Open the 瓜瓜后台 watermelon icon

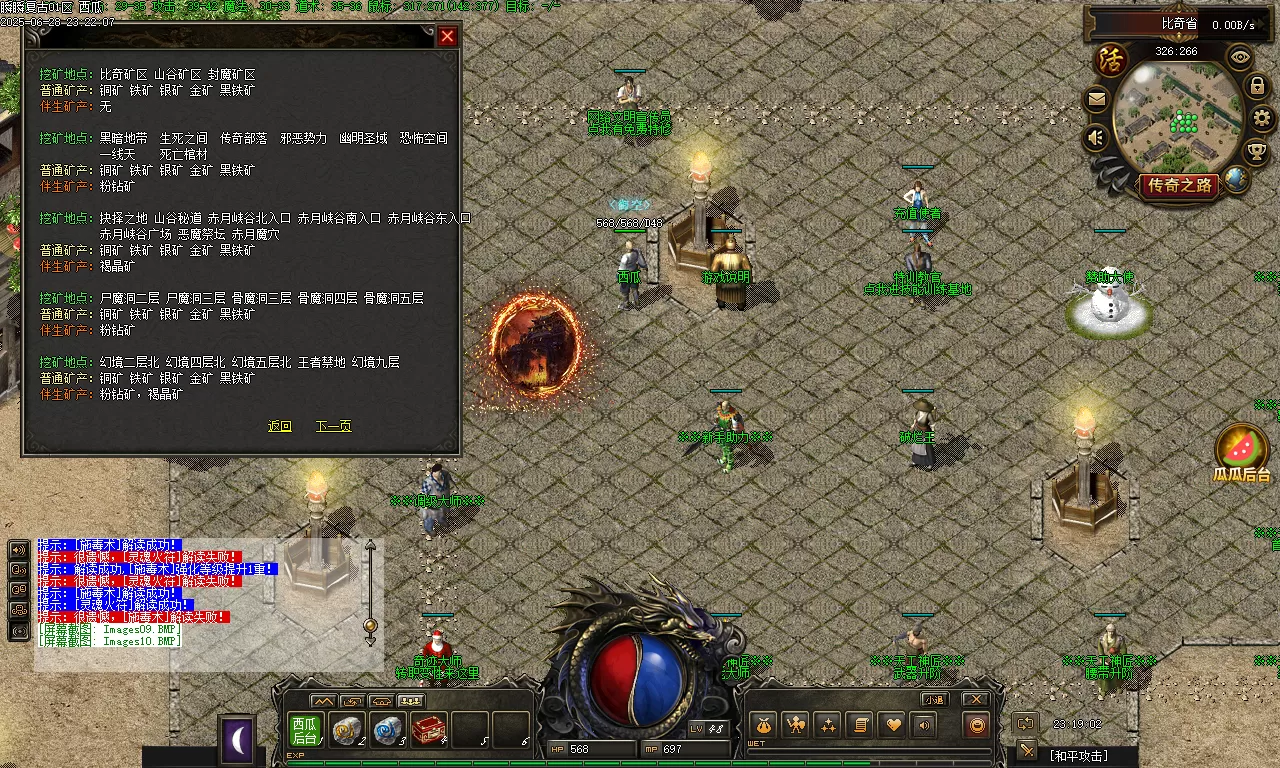click(x=1242, y=452)
